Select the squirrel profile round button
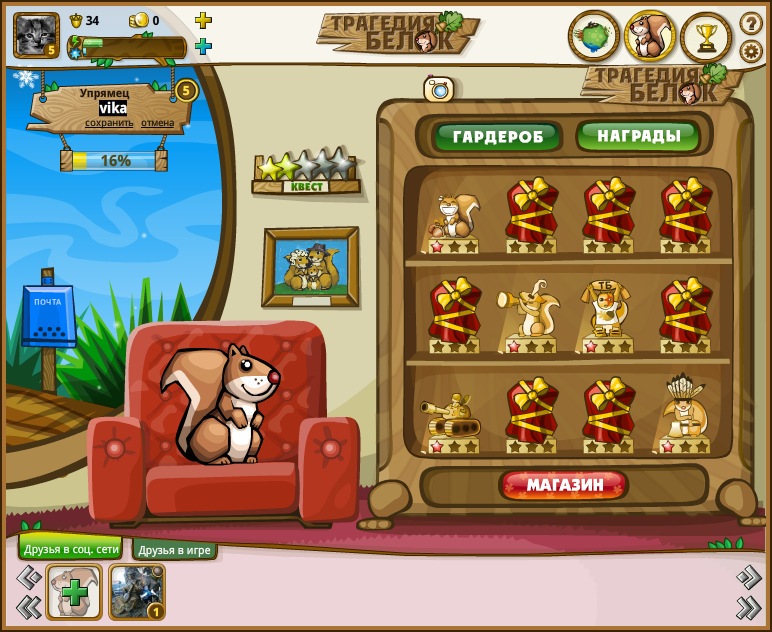The width and height of the screenshot is (772, 632). pos(650,37)
